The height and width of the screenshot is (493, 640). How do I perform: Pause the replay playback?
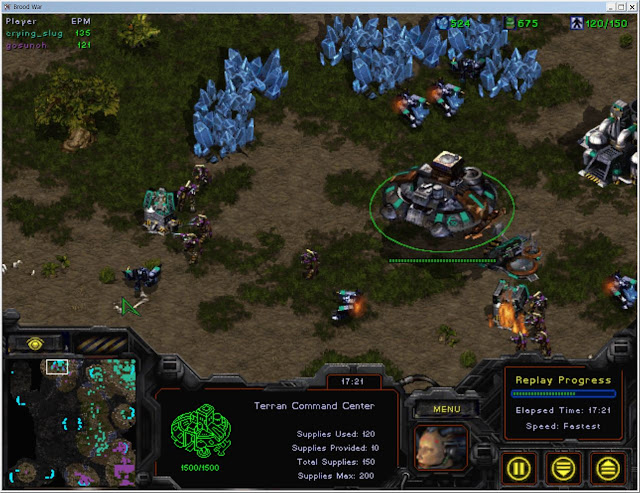pos(521,465)
